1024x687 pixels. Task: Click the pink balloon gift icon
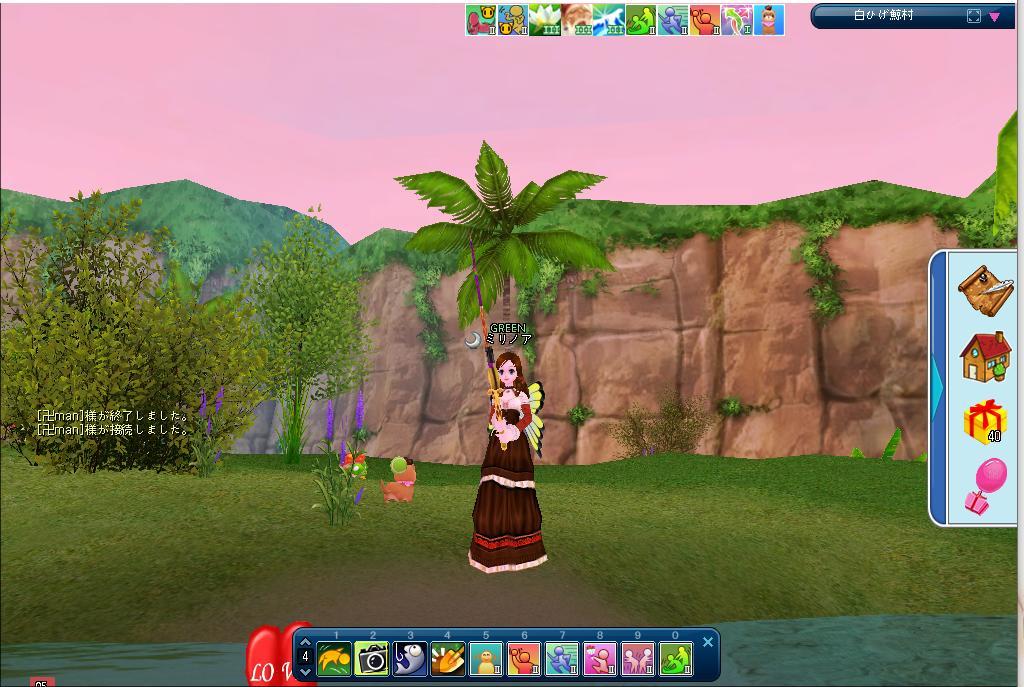coord(985,487)
